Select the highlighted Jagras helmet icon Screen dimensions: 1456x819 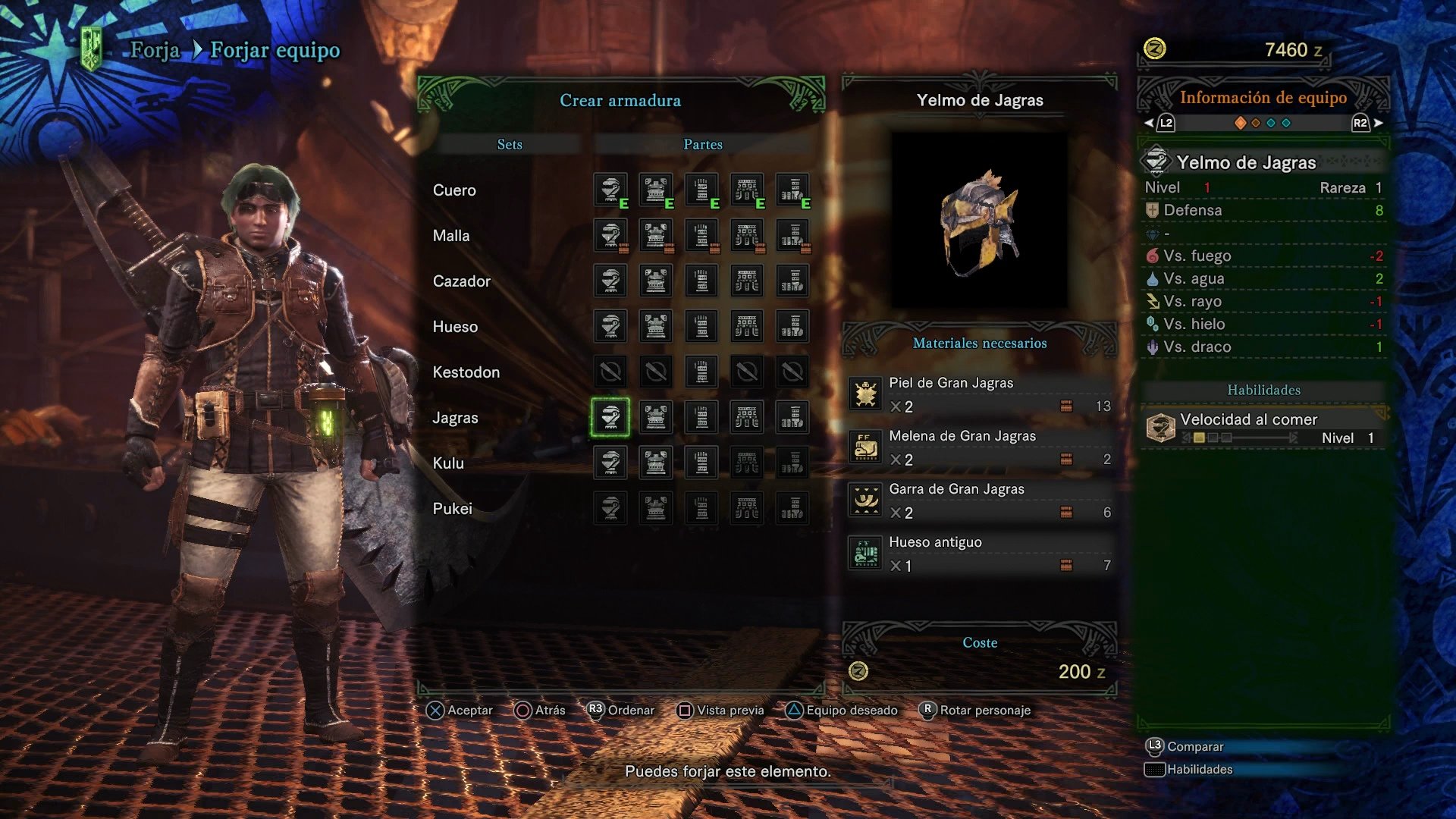coord(610,418)
